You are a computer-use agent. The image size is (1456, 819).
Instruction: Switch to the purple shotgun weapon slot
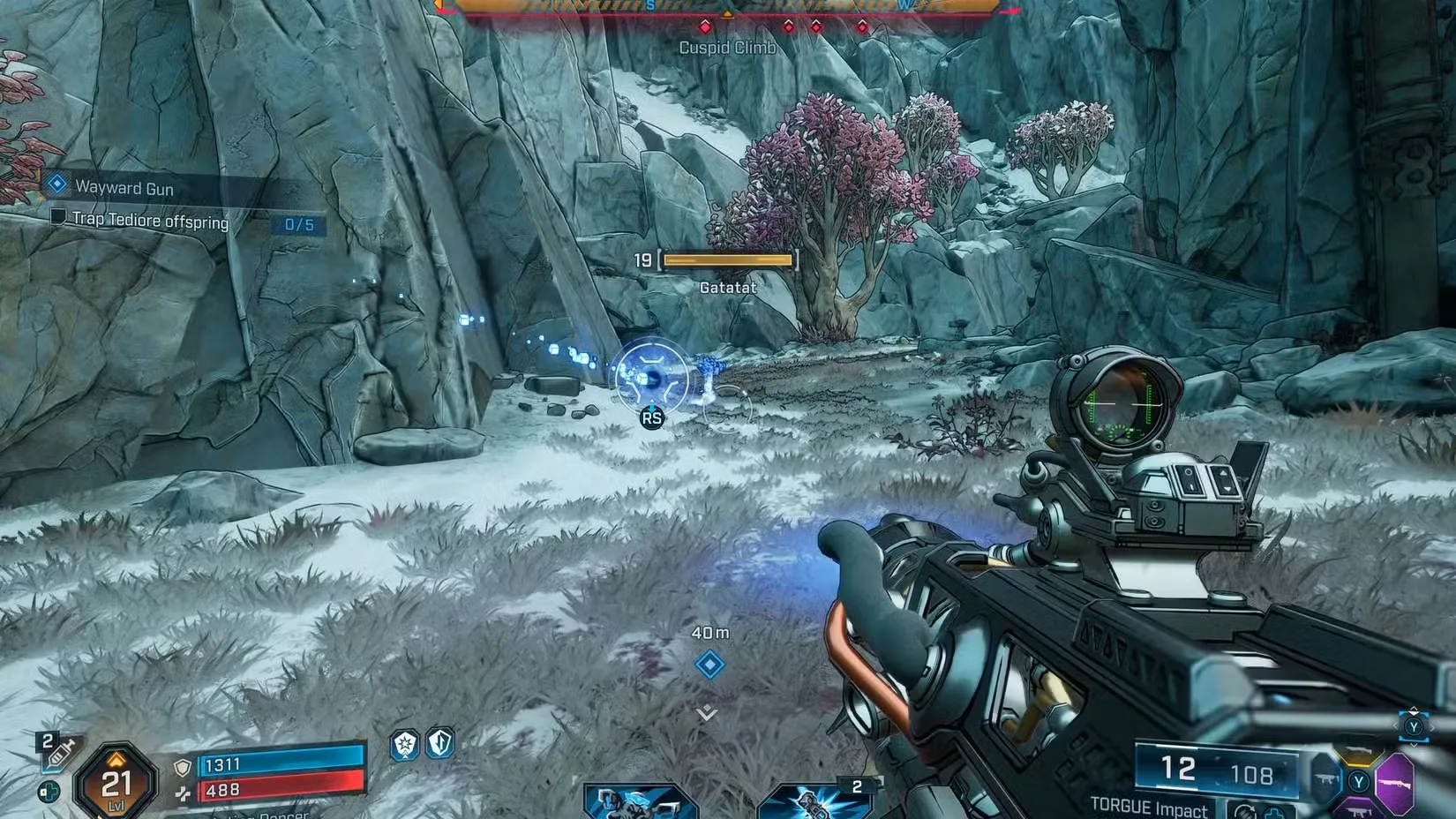pos(1396,782)
